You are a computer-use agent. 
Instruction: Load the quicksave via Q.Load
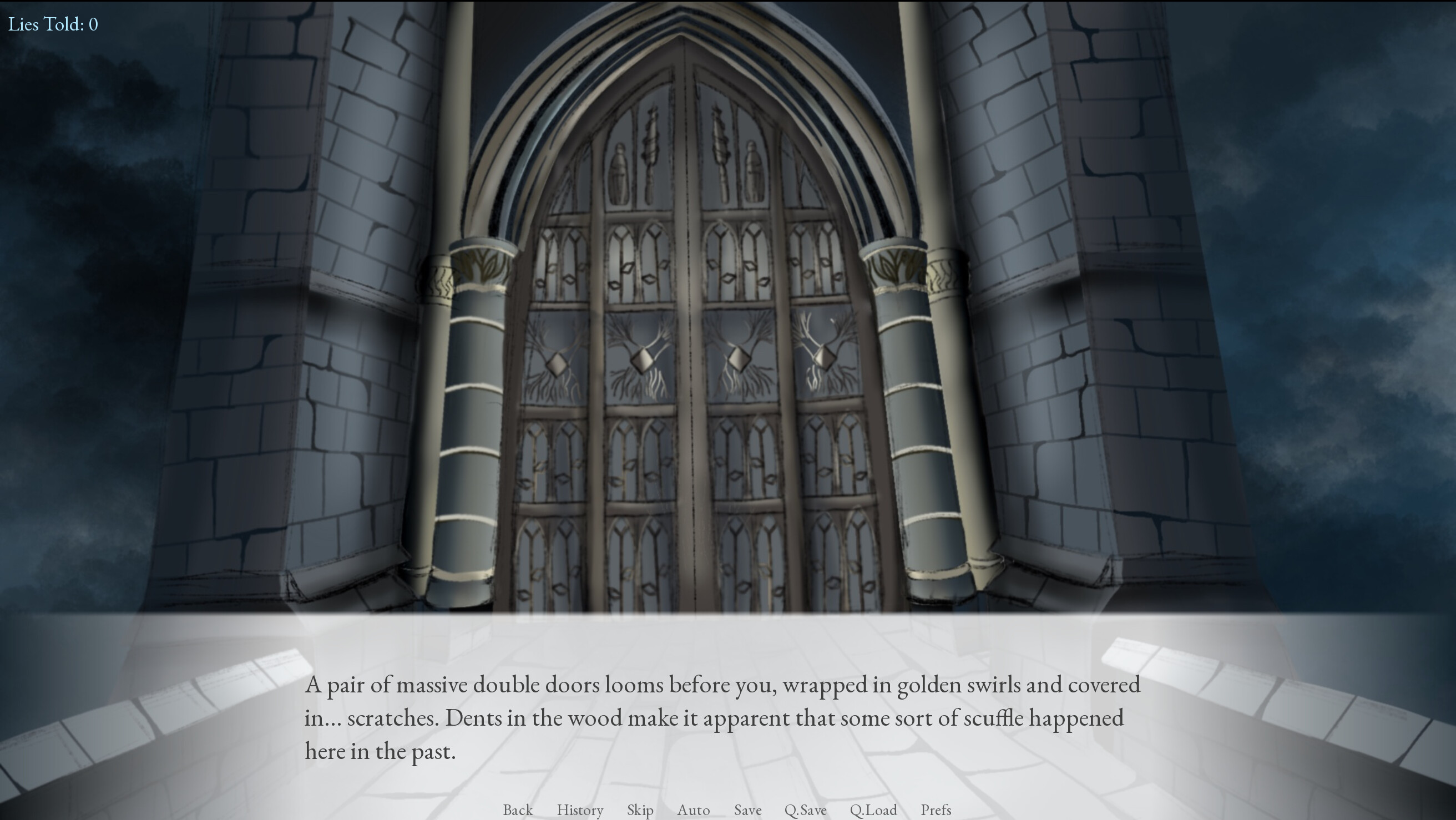click(x=874, y=810)
